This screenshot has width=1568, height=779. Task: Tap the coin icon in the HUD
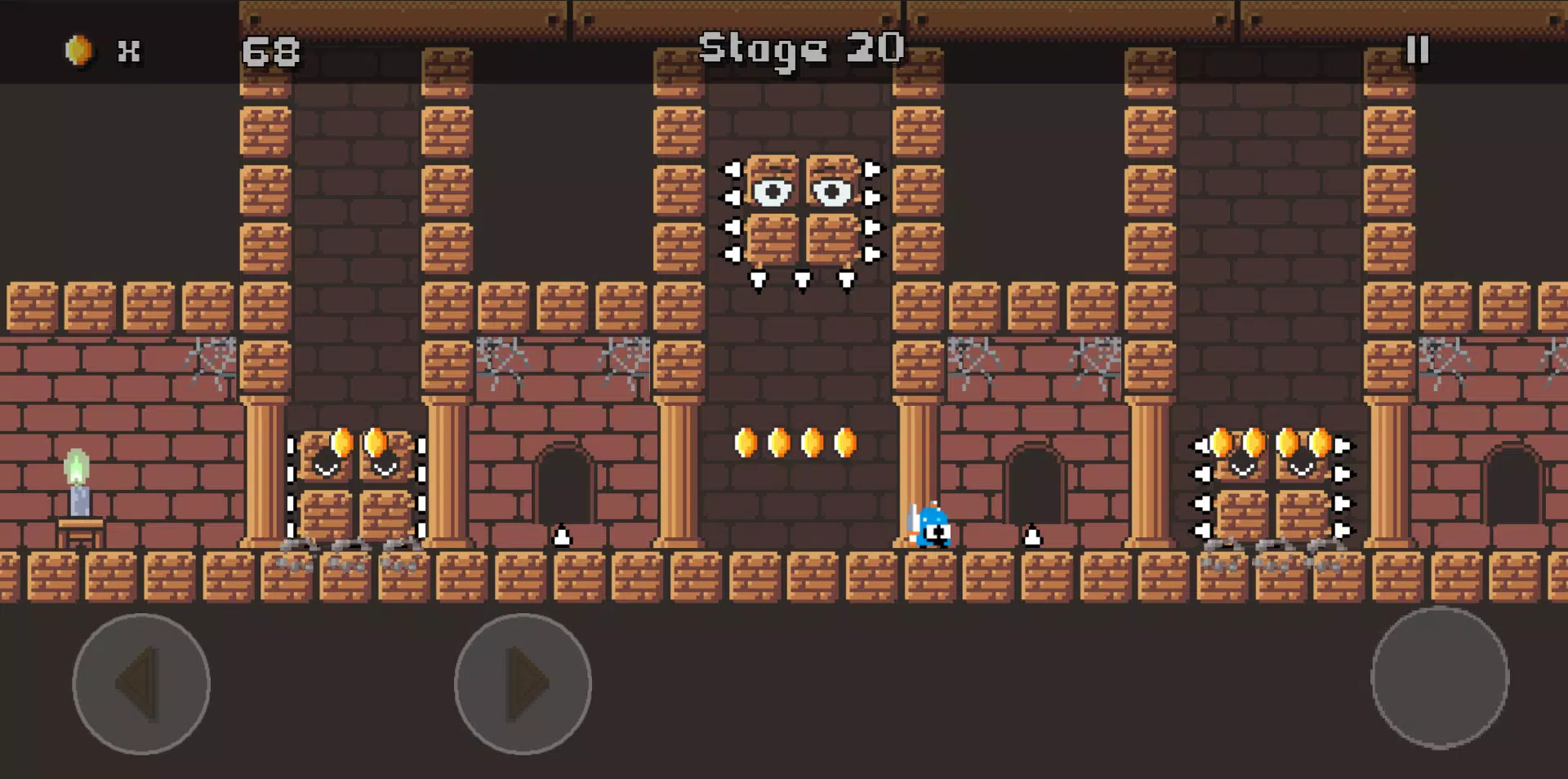coord(79,49)
